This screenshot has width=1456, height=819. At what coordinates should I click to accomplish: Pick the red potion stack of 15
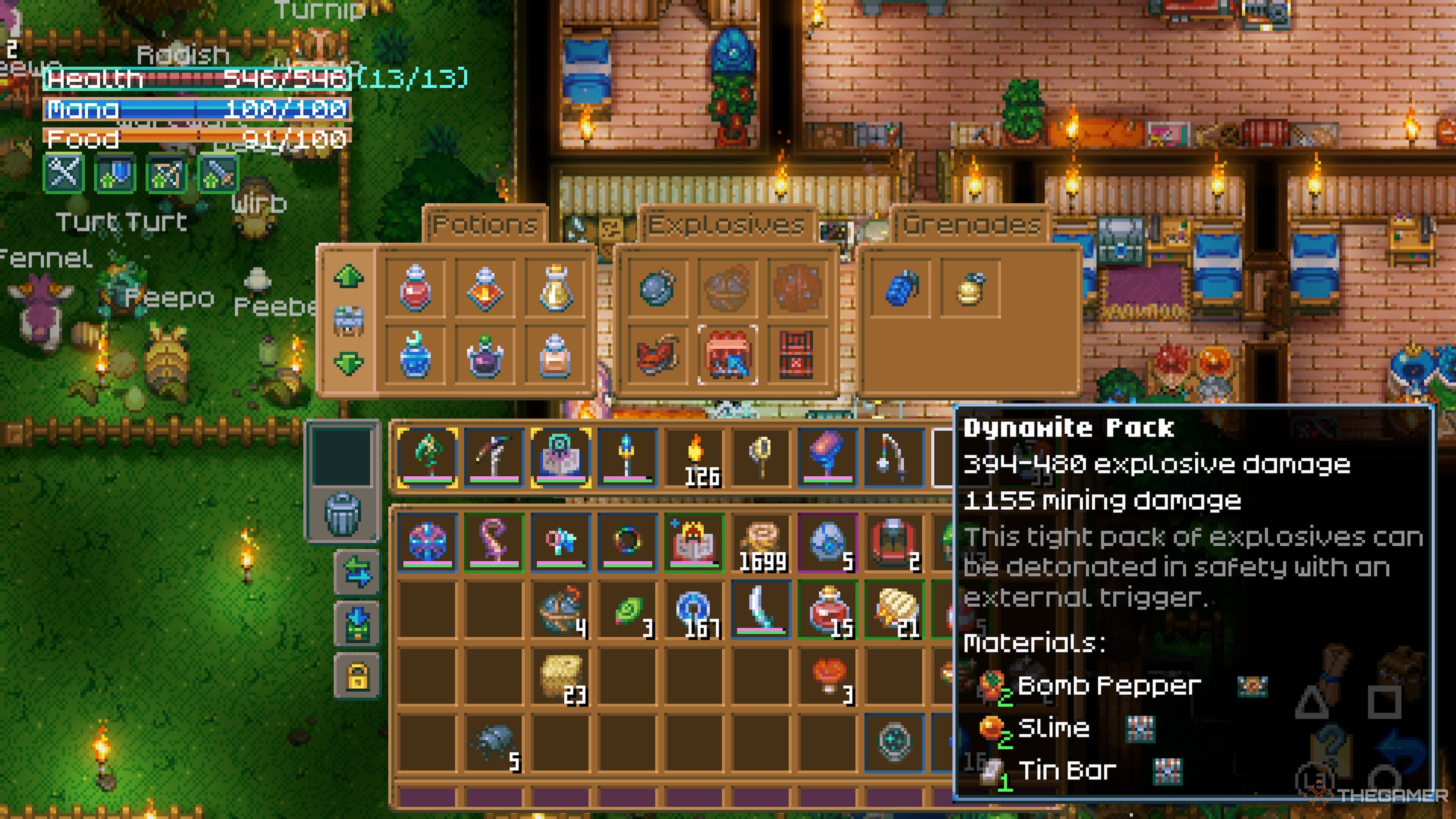pyautogui.click(x=827, y=611)
